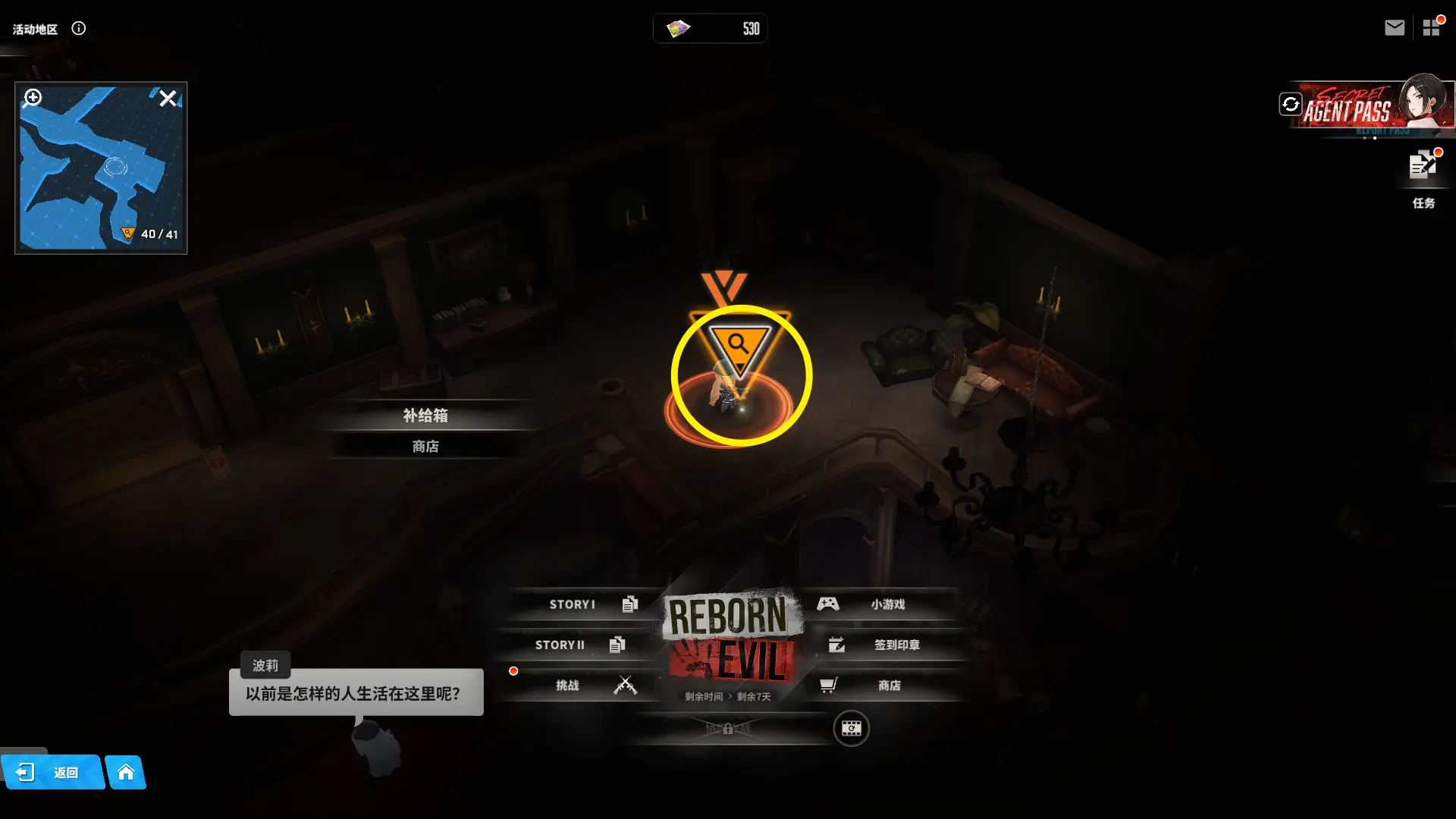Open the 任务 missions icon
The width and height of the screenshot is (1456, 819).
point(1423,176)
